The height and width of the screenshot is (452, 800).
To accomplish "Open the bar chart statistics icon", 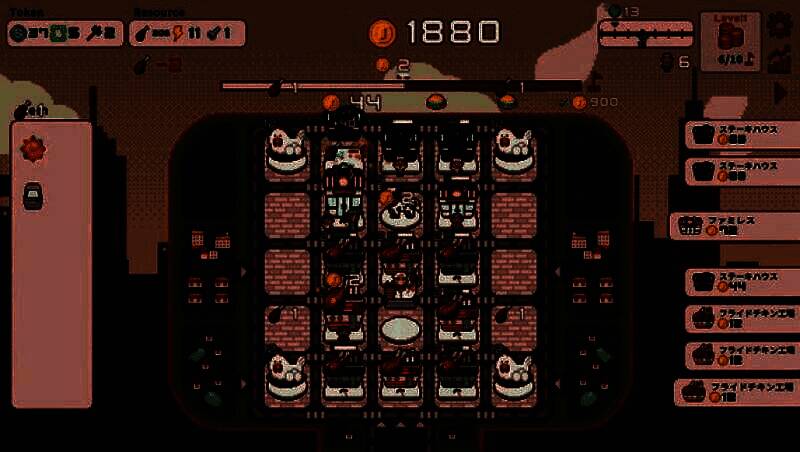I will click(x=780, y=60).
